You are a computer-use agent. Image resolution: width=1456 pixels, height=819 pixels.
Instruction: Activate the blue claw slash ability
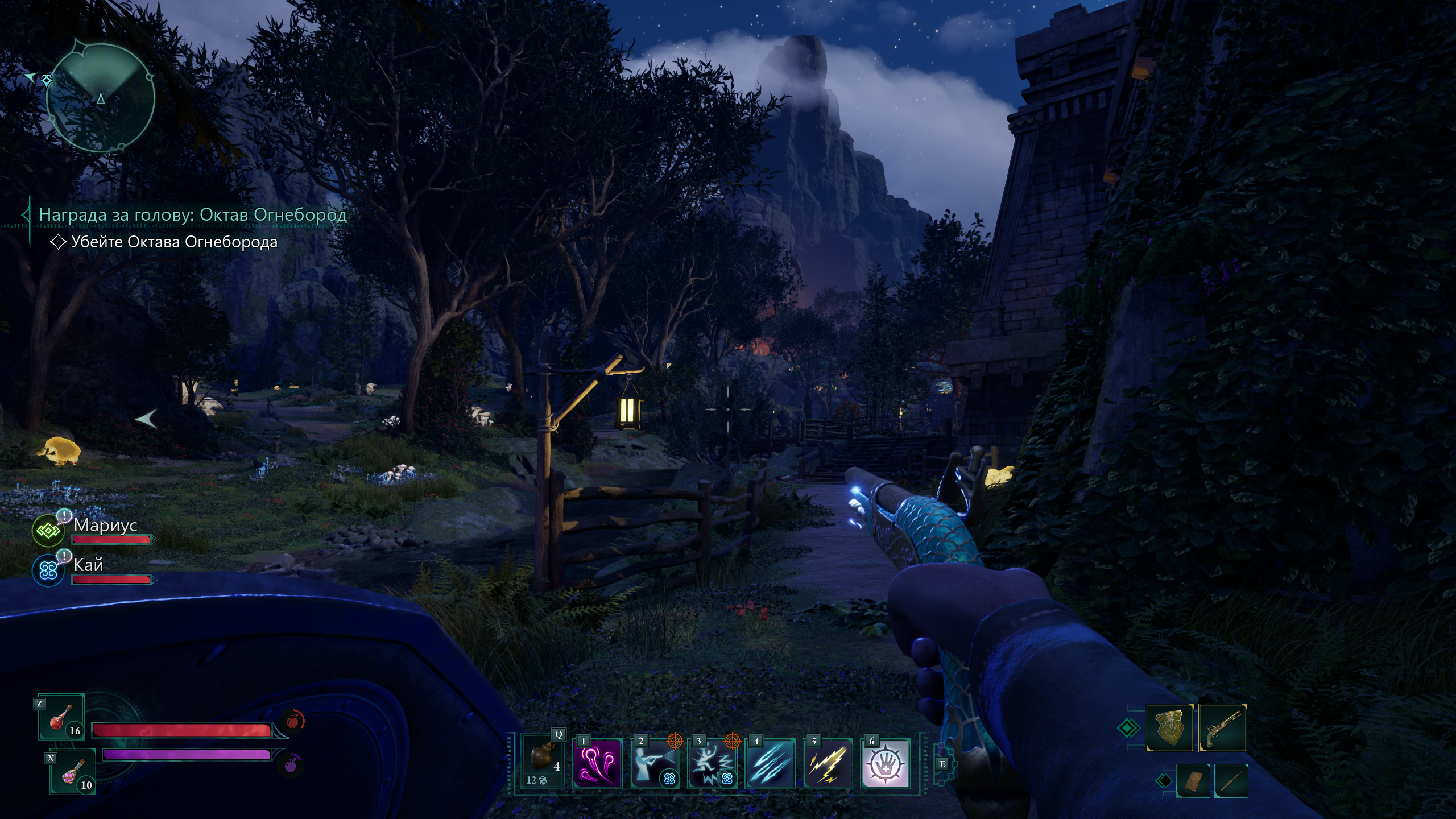click(x=770, y=763)
